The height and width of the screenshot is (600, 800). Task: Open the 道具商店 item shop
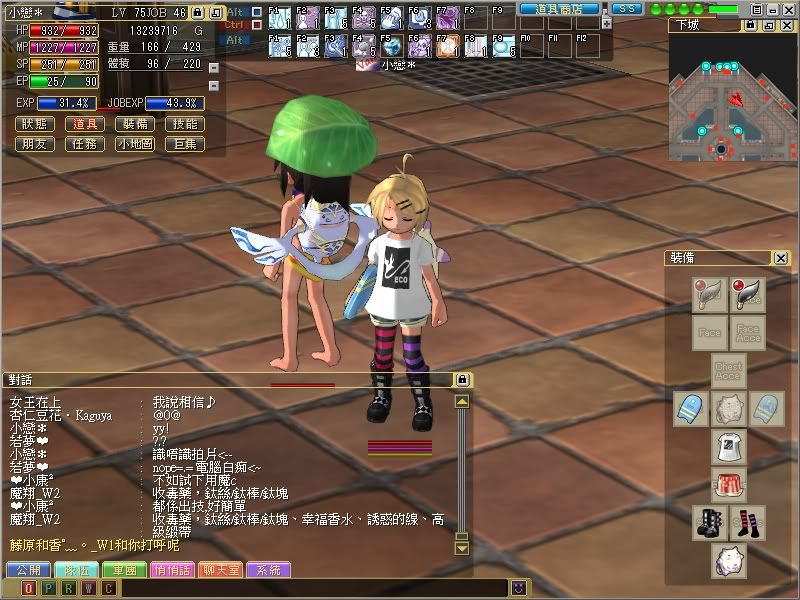(558, 8)
